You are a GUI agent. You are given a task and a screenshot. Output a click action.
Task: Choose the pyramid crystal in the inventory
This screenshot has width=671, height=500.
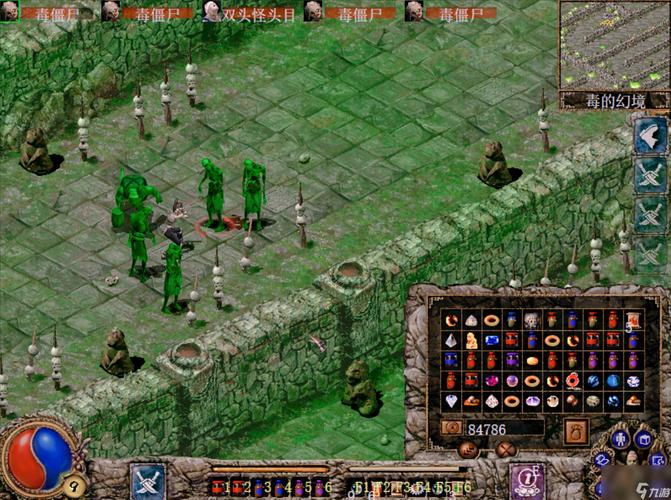[x=450, y=341]
